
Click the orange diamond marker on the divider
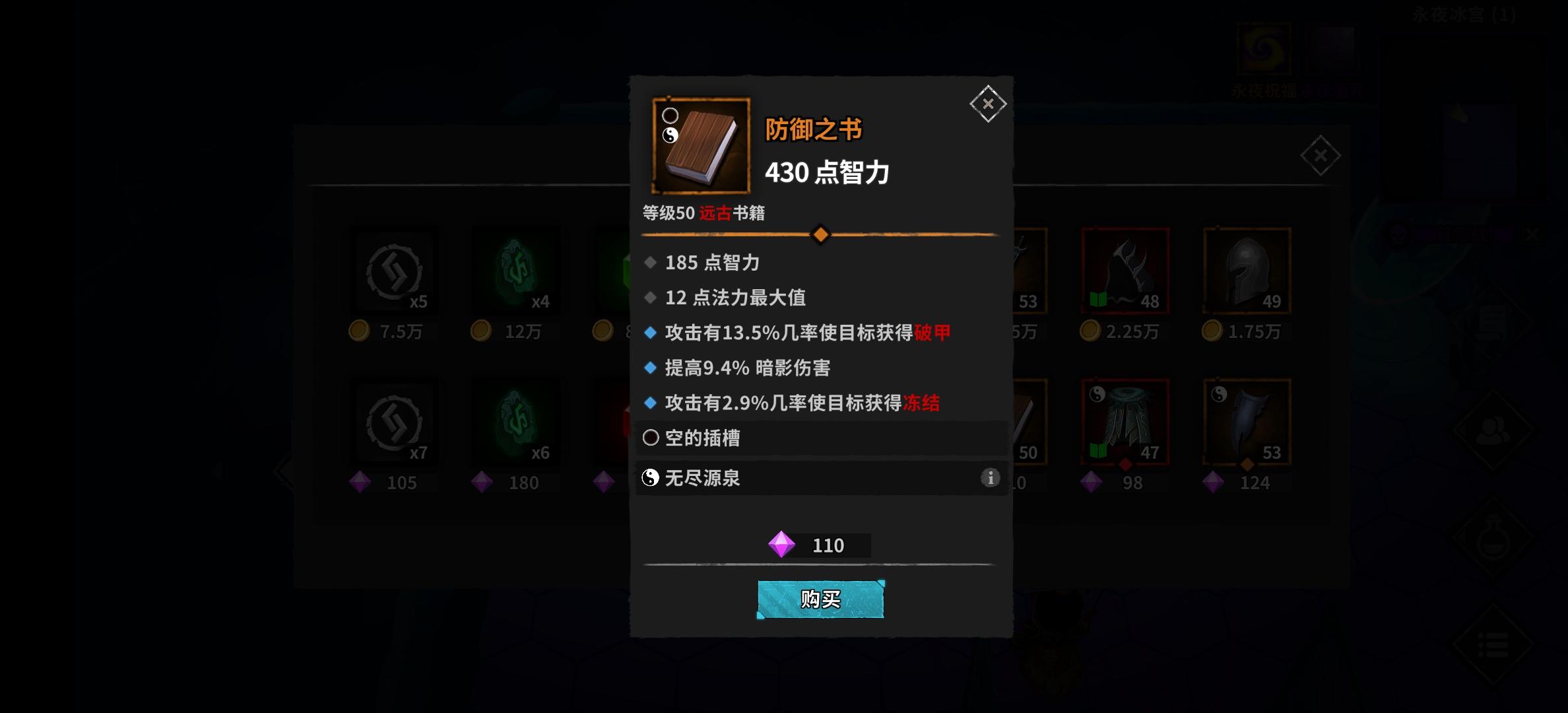[x=820, y=234]
